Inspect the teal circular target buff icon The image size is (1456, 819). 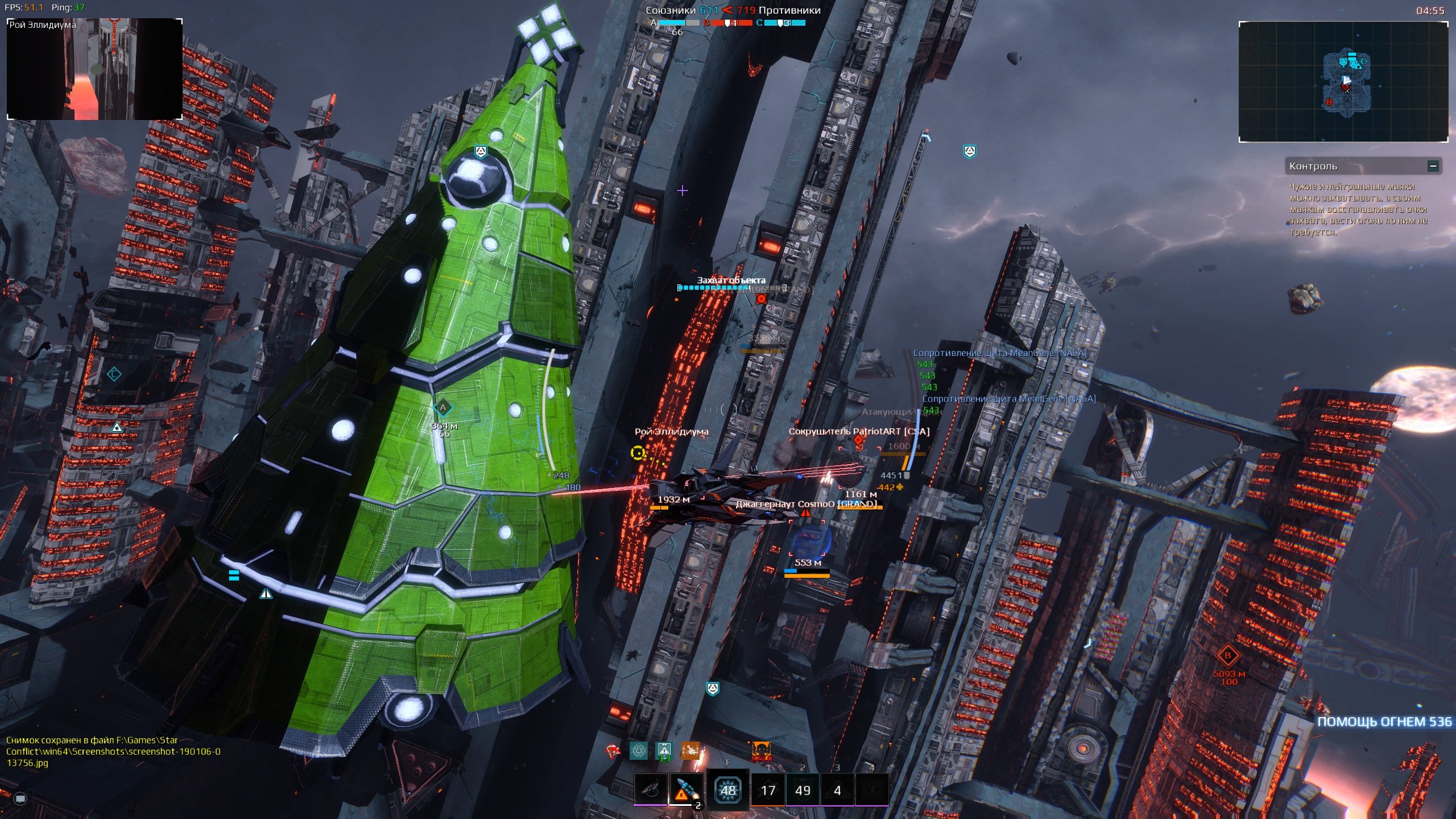coord(639,751)
